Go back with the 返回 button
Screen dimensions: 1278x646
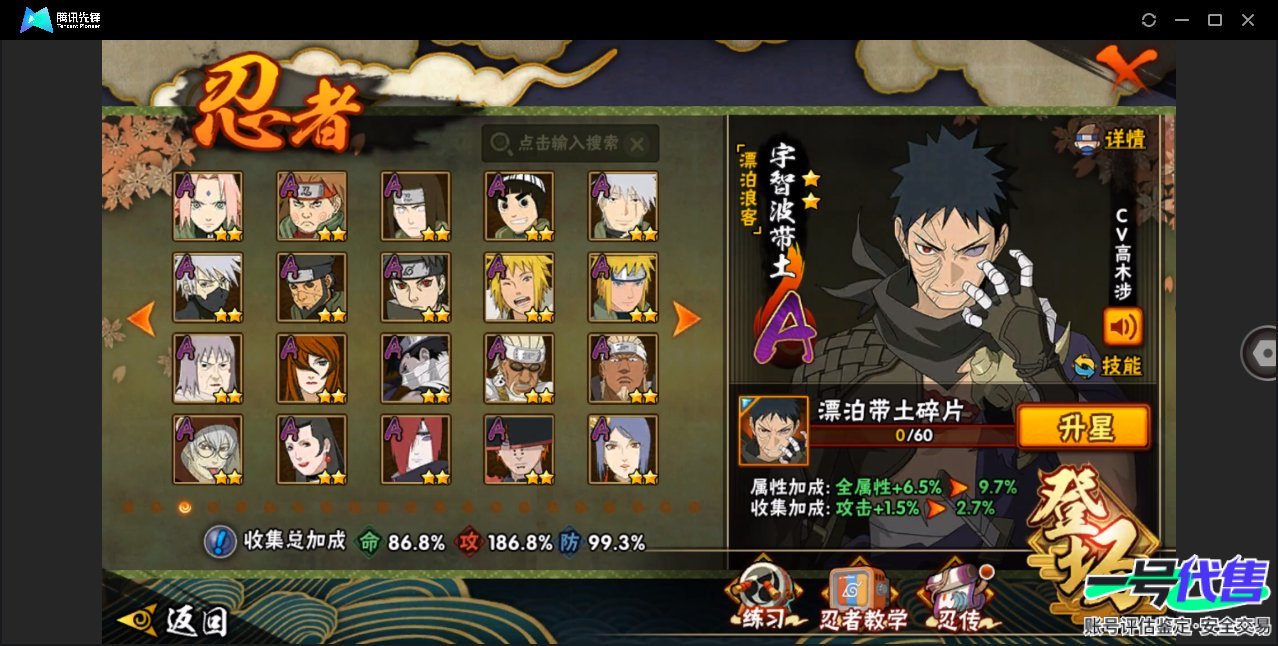coord(175,621)
